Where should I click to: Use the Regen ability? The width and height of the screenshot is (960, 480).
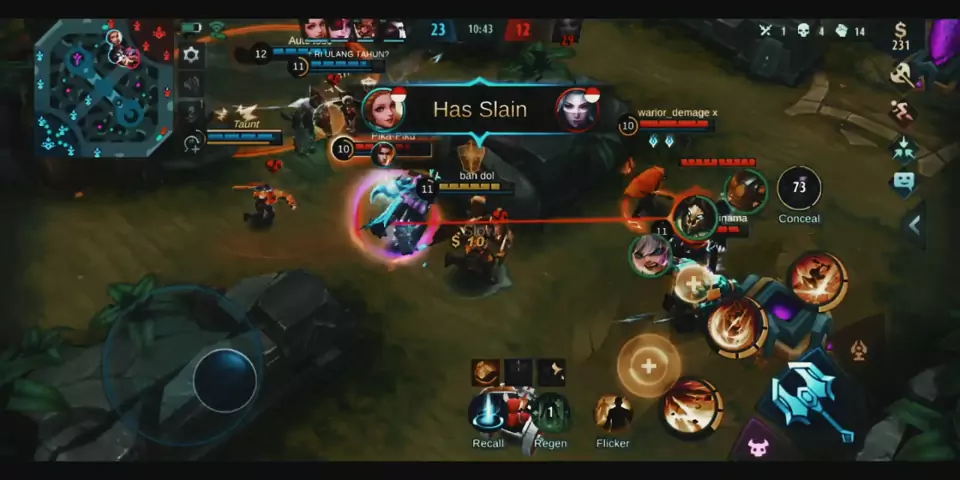tap(550, 412)
